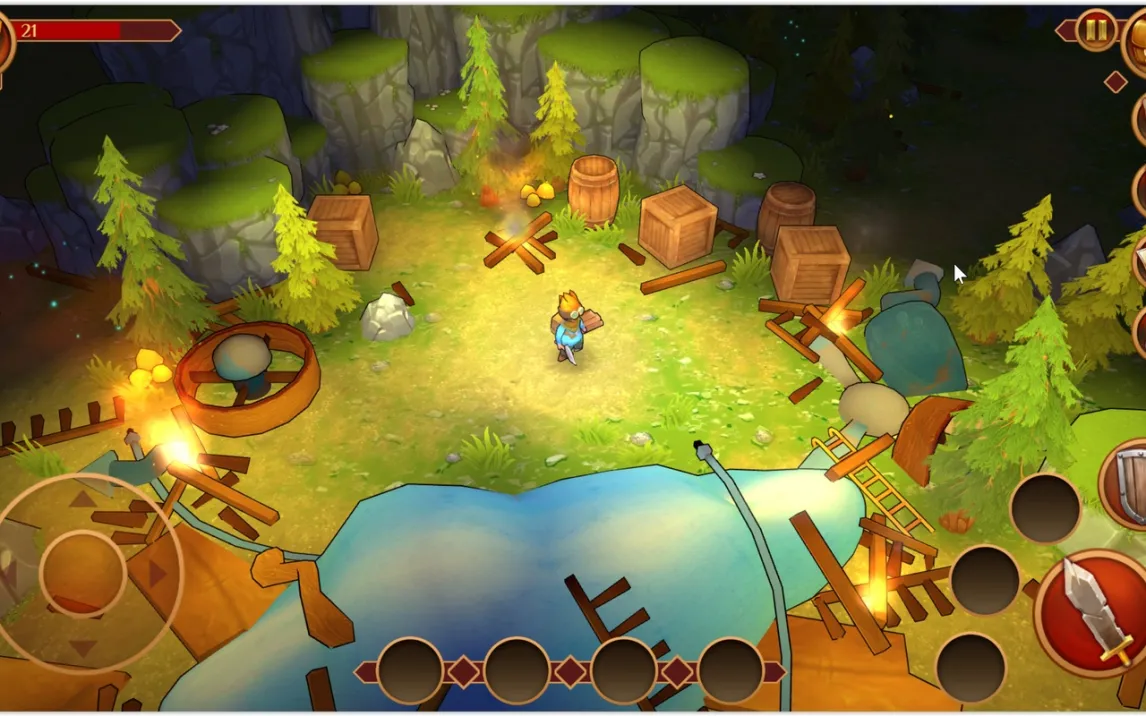Screen dimensions: 1146x716
Task: Pause the game with the pause button
Action: [1097, 30]
